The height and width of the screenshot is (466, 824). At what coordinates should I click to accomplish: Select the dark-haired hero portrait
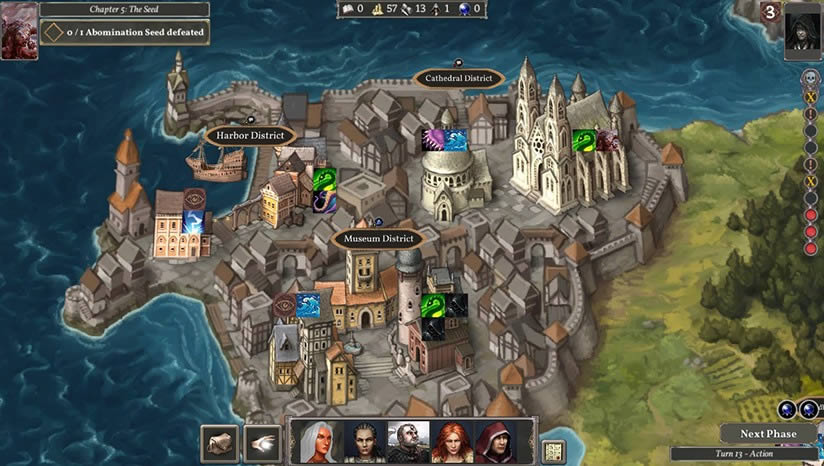366,441
